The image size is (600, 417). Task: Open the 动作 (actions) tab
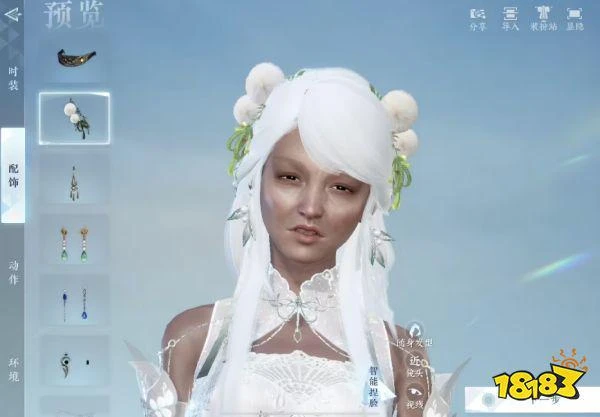13,272
